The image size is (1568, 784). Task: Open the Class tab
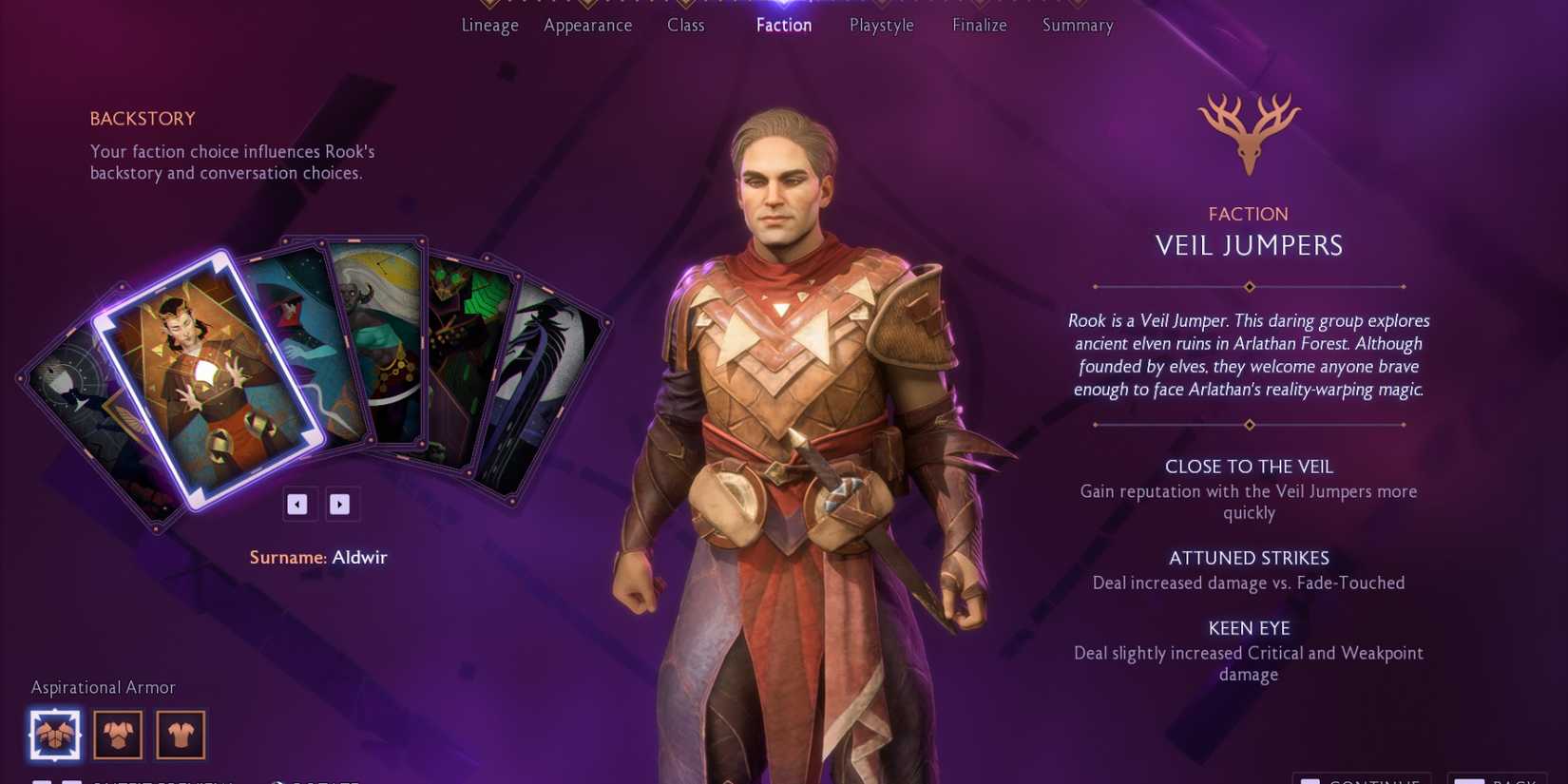[x=685, y=26]
